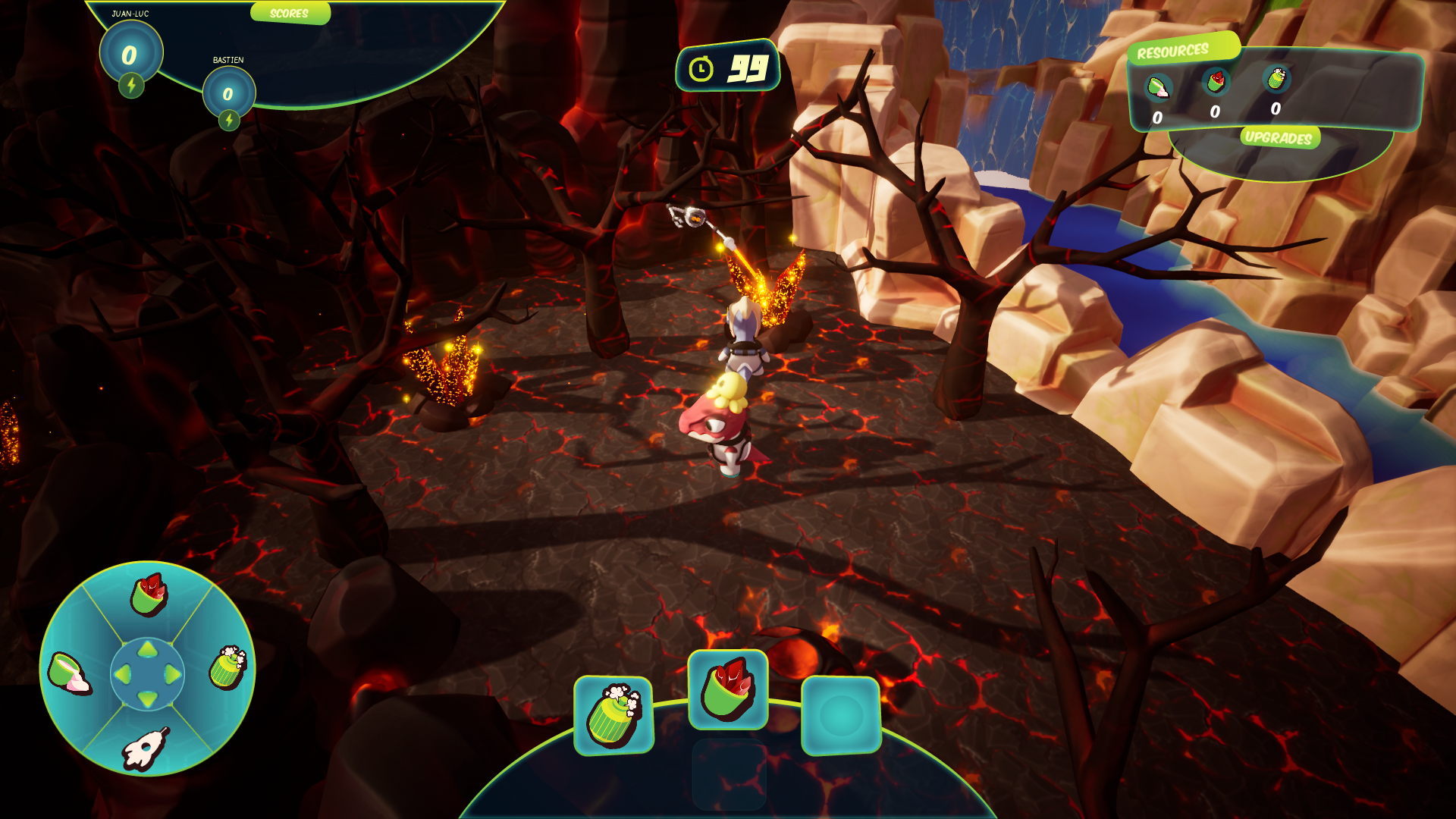Image resolution: width=1456 pixels, height=819 pixels.
Task: Select the red crystal pot on the wheel
Action: (x=149, y=595)
